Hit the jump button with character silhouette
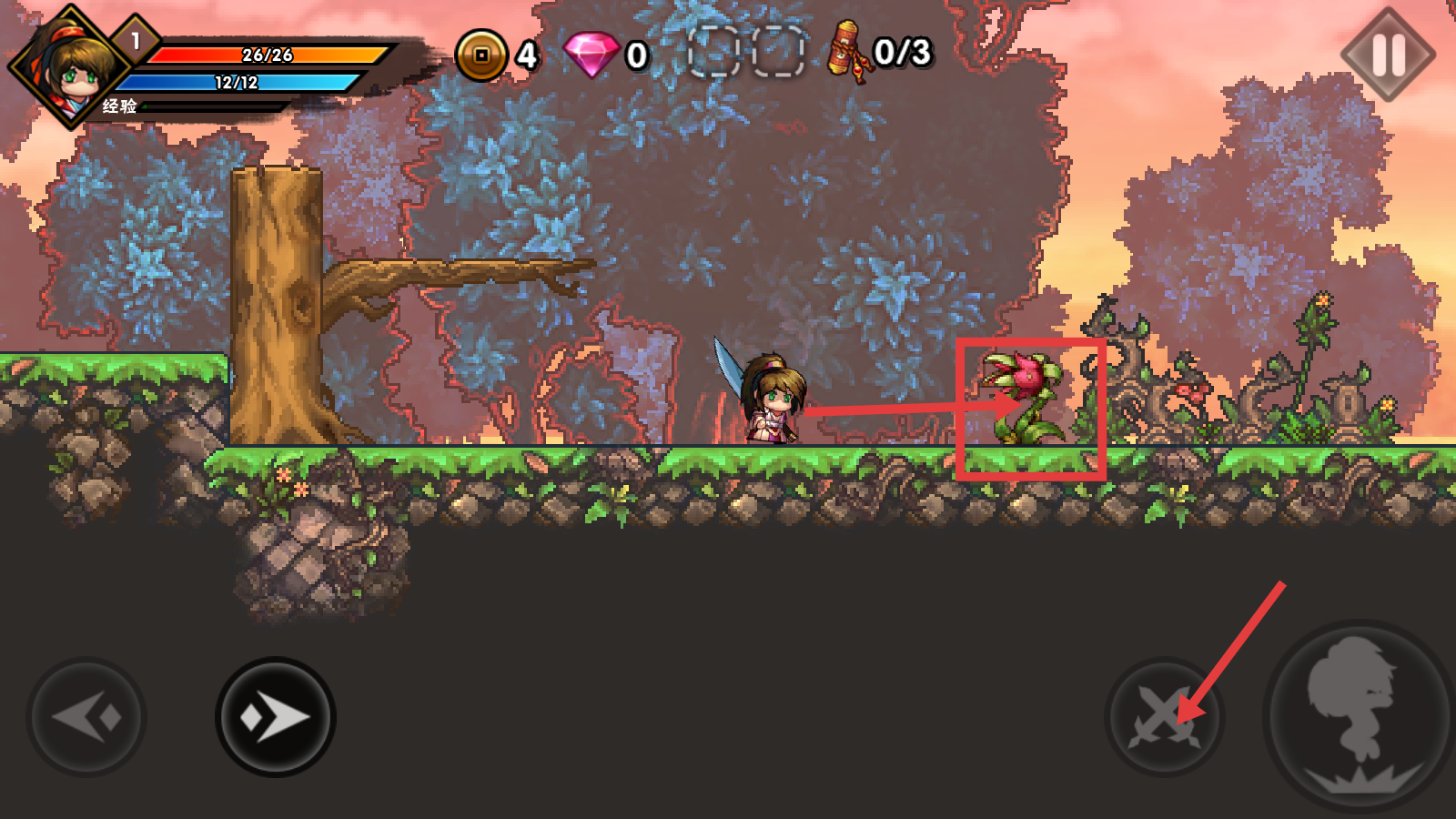The height and width of the screenshot is (819, 1456). (x=1360, y=714)
